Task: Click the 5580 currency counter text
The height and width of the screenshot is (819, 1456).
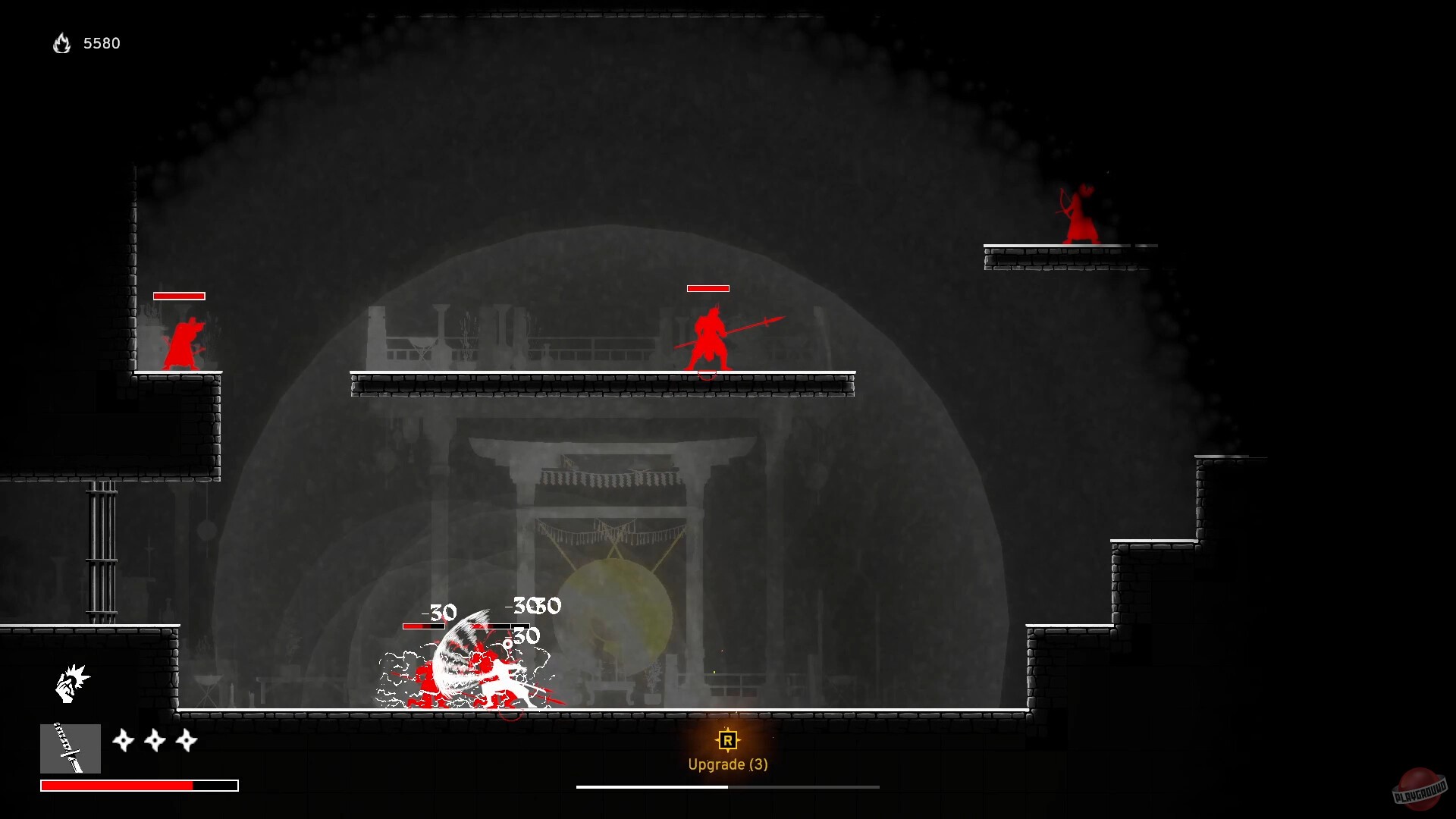Action: coord(102,43)
